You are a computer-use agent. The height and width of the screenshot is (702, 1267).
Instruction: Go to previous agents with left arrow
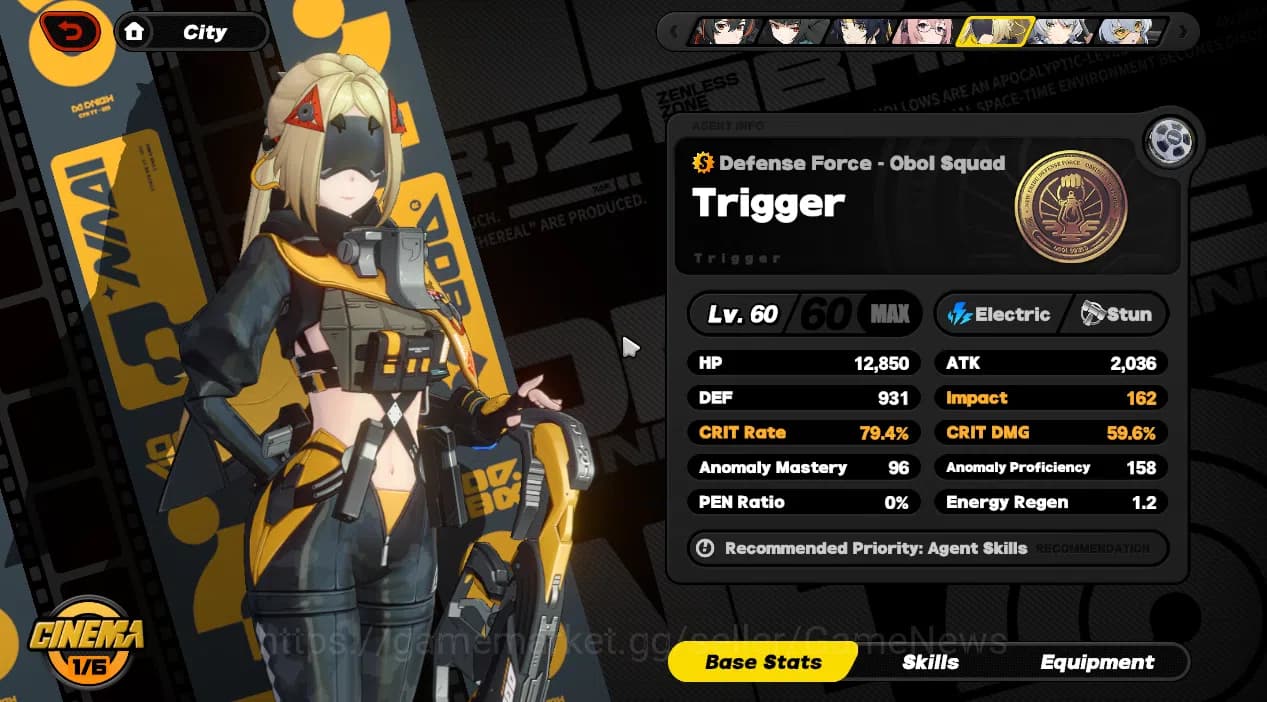pos(675,32)
